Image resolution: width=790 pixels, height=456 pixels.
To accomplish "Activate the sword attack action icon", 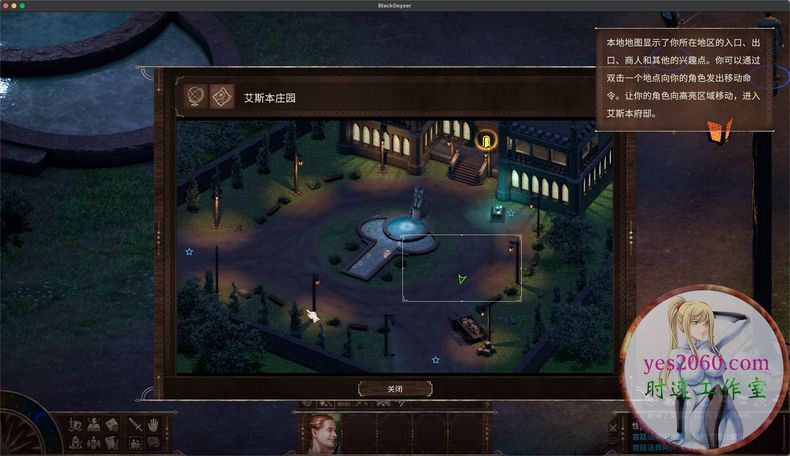I will (134, 424).
